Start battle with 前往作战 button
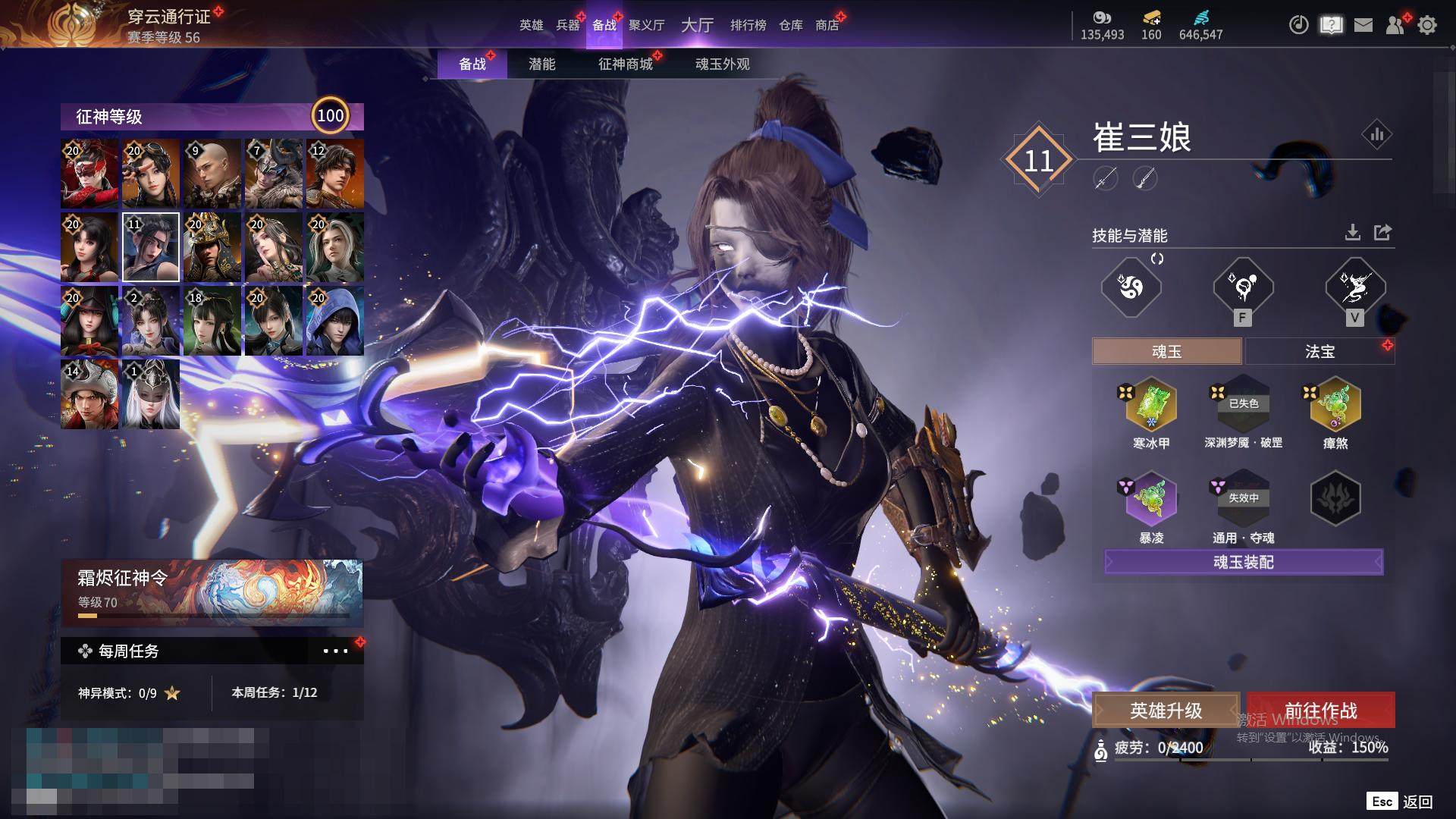 coord(1321,711)
